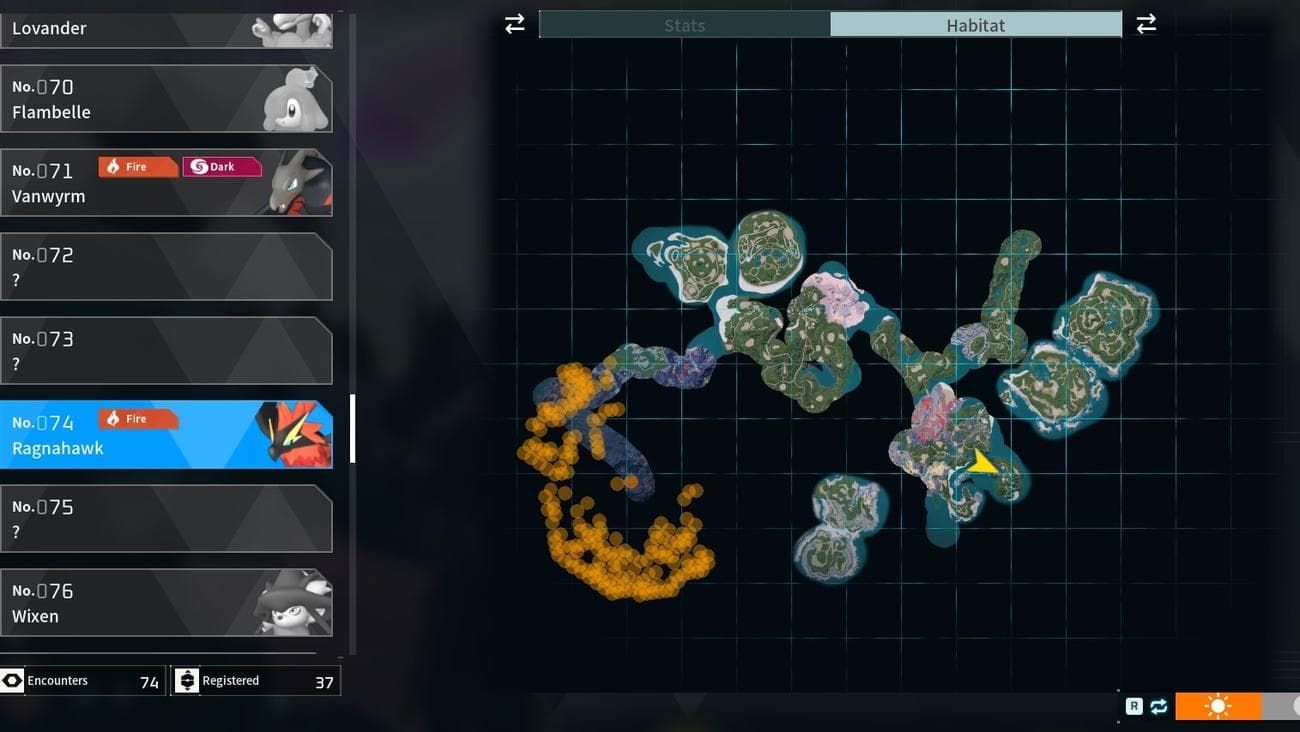Select the highlighted Ragnahawk entry

click(166, 435)
